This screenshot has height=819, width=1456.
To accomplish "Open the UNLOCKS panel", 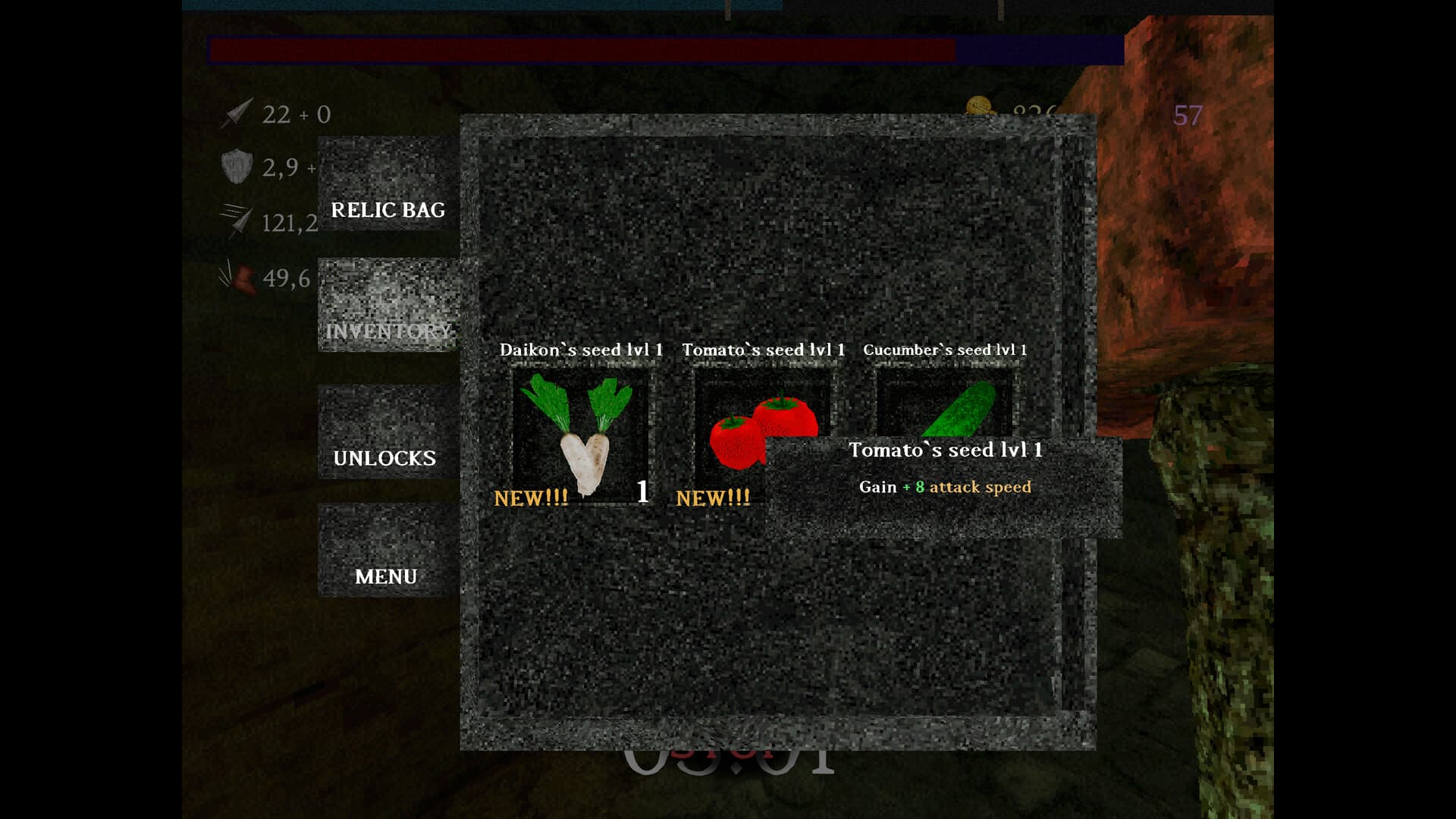I will click(x=384, y=457).
